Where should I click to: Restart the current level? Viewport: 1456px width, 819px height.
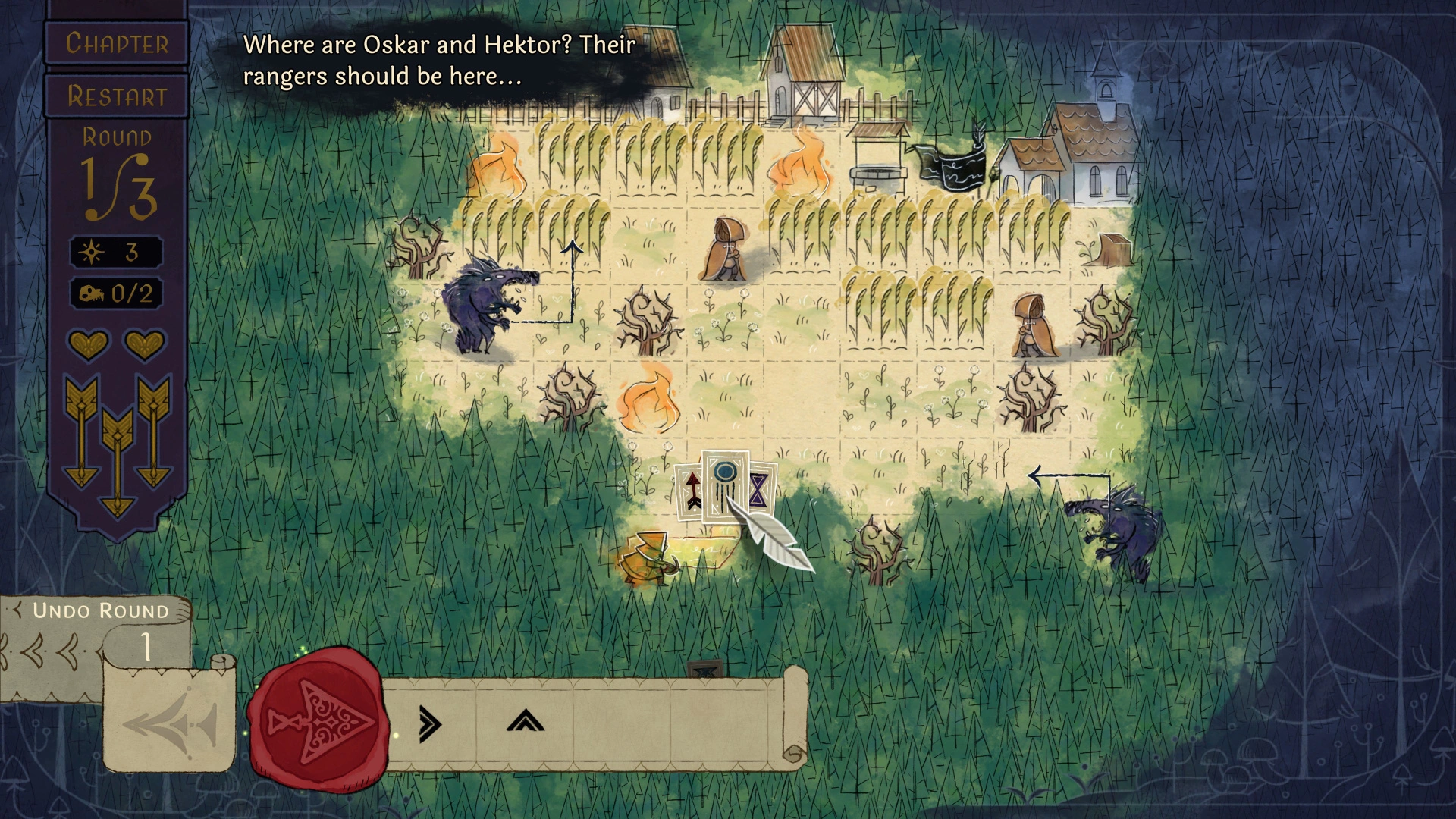coord(117,96)
